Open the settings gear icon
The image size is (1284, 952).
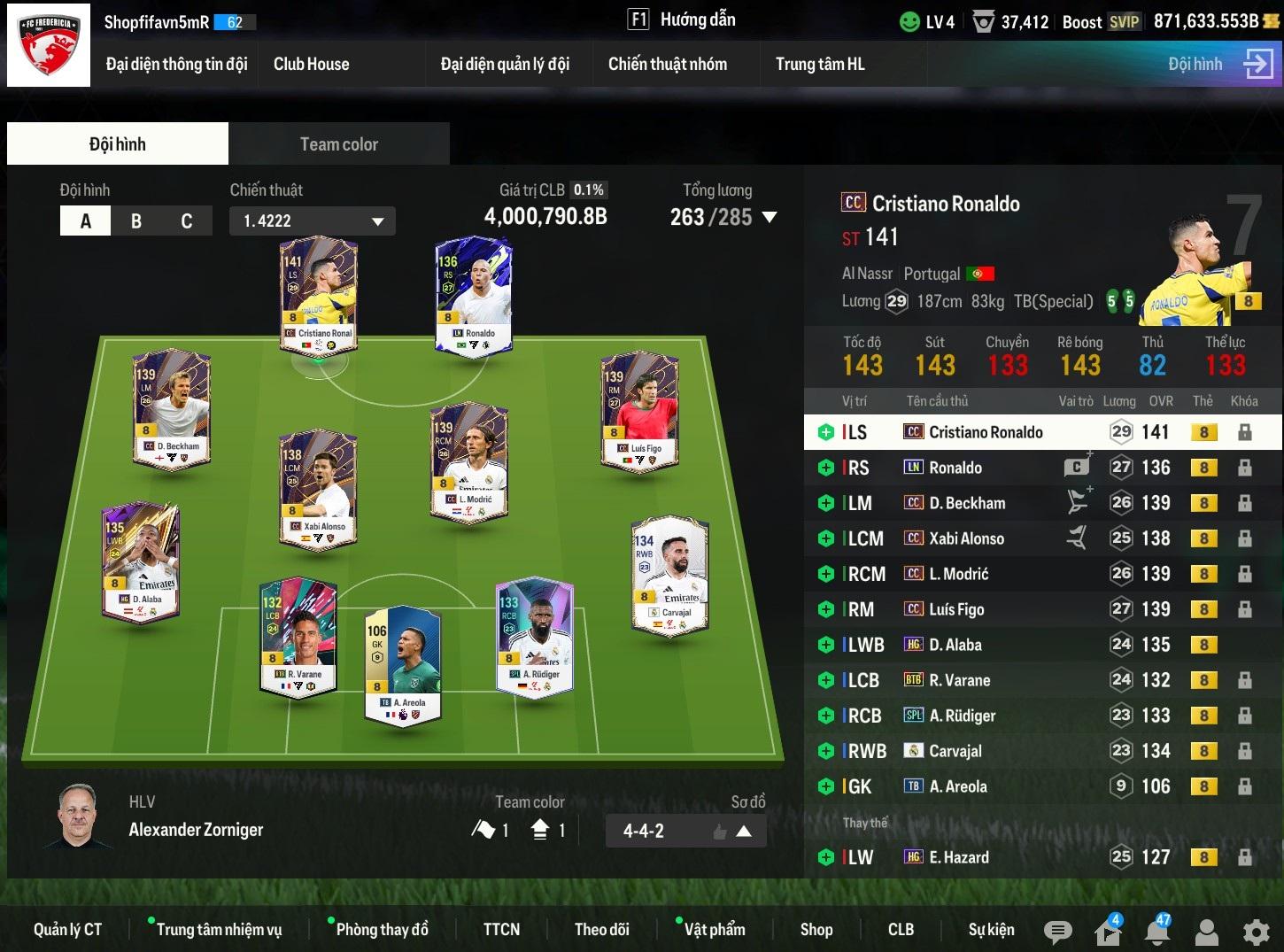point(1256,931)
